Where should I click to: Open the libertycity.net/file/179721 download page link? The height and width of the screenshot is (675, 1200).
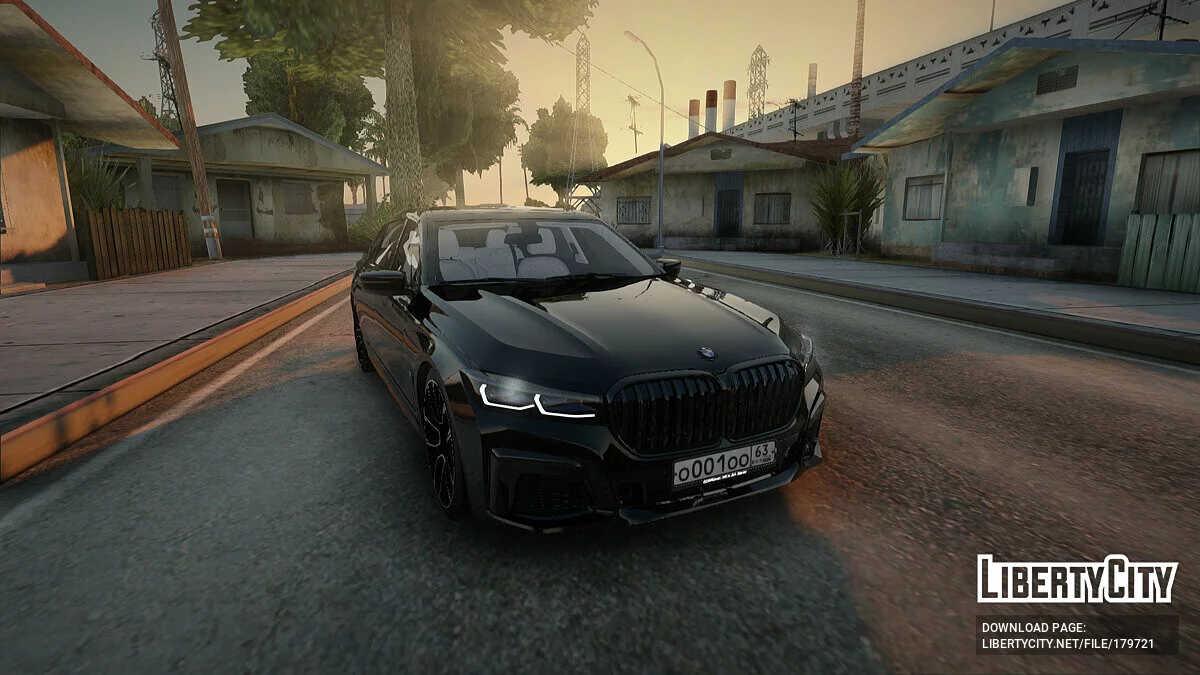pyautogui.click(x=1067, y=644)
